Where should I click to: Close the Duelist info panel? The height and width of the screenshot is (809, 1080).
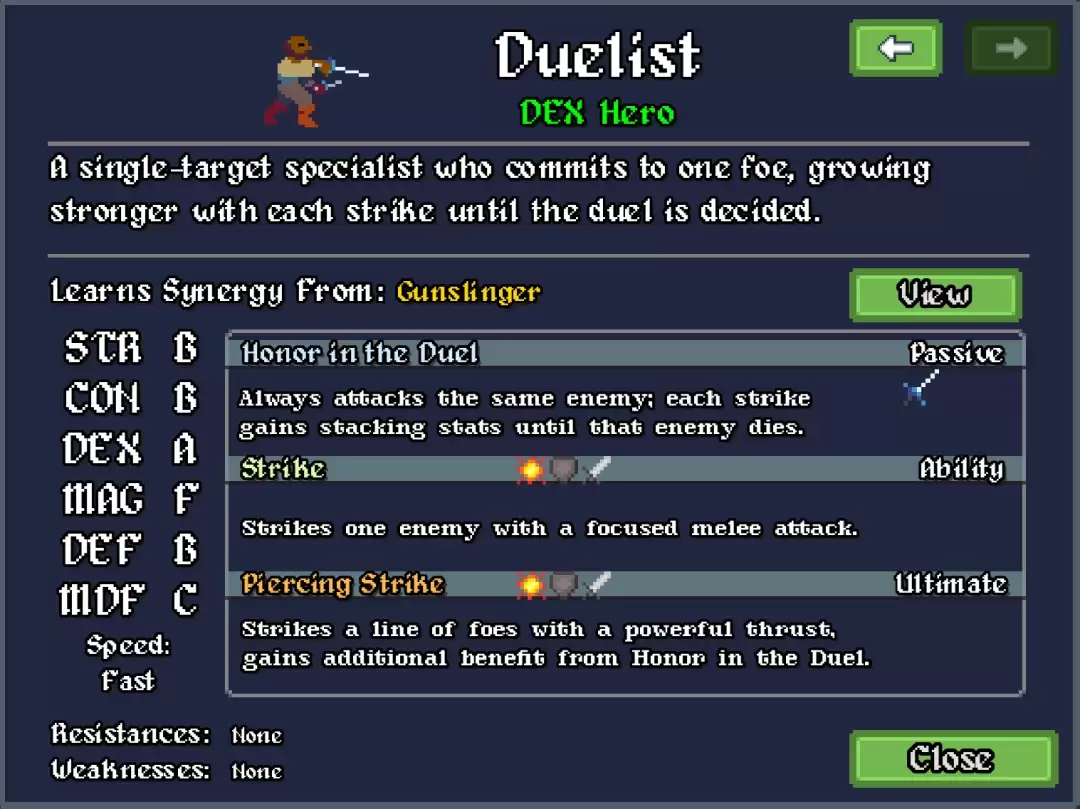pos(951,759)
